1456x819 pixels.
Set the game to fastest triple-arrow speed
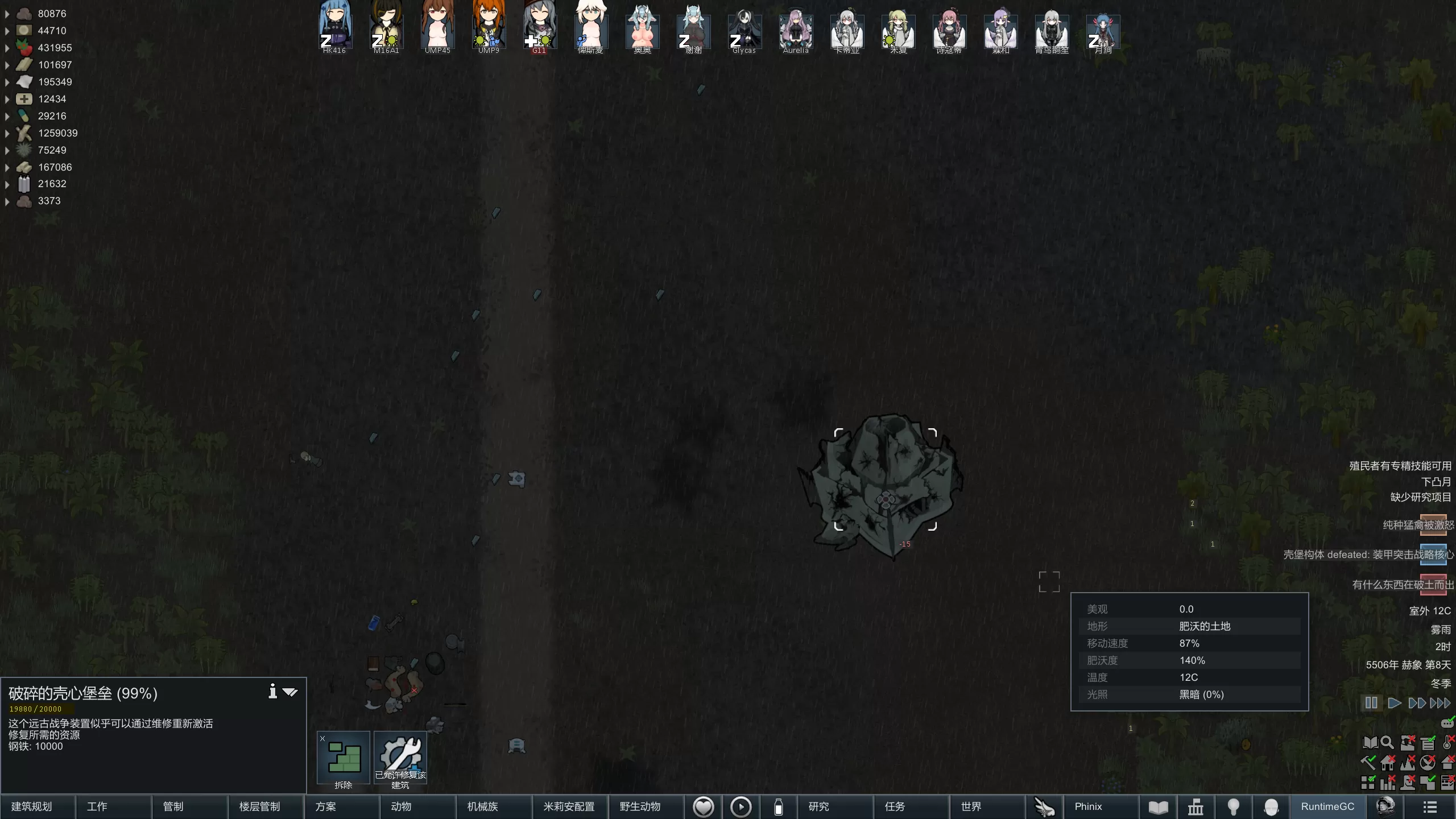(x=1440, y=703)
